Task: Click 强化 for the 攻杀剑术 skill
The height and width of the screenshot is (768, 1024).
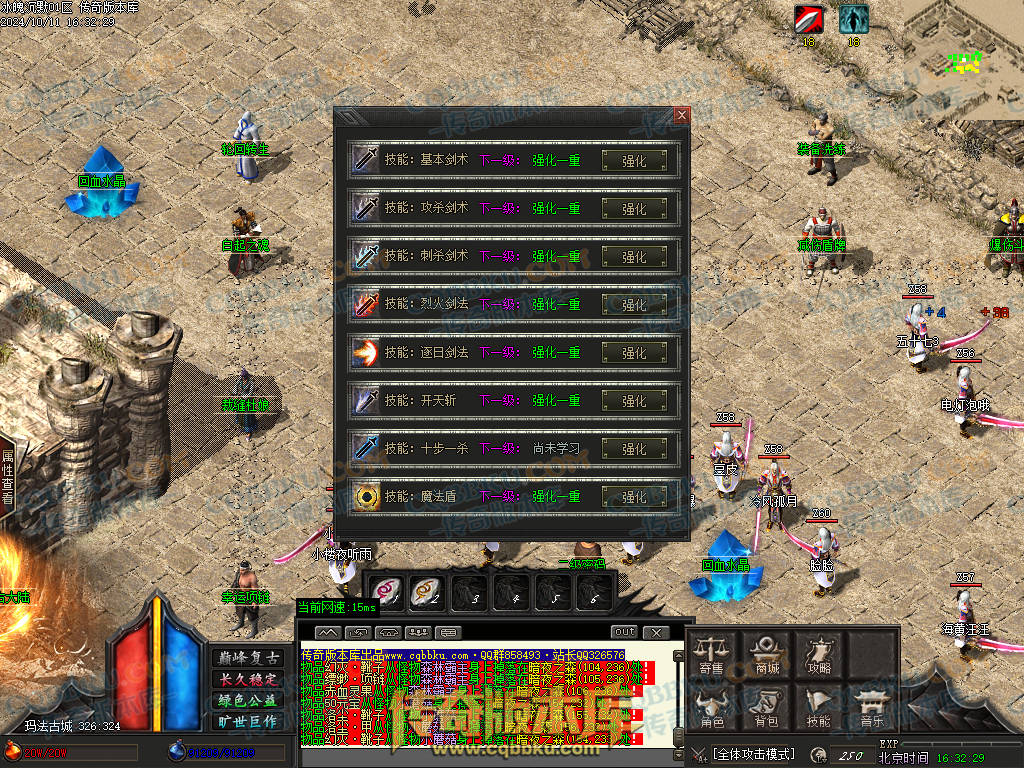Action: 634,208
